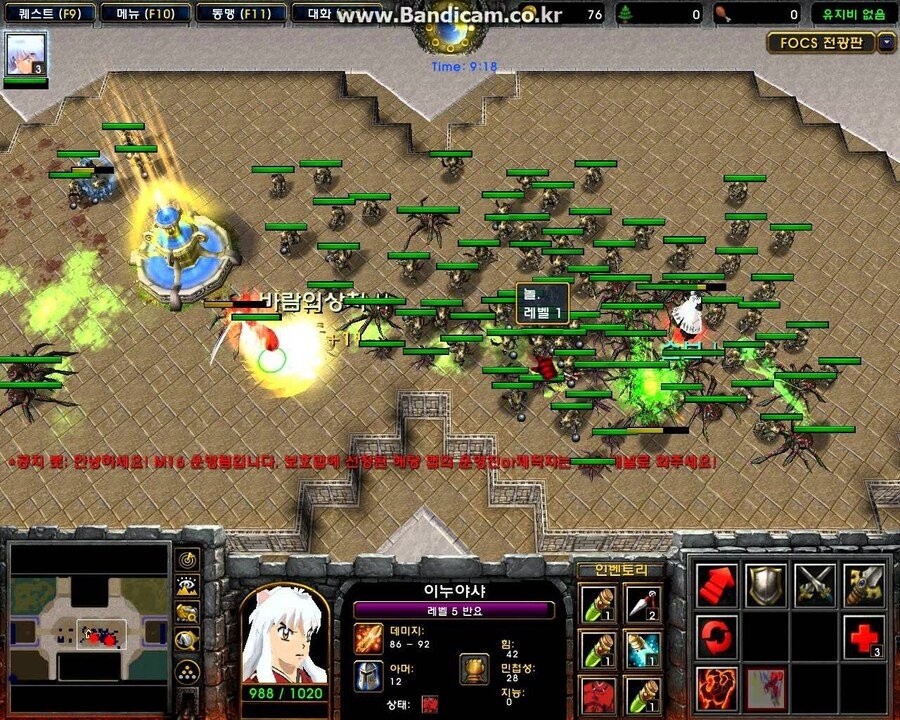
Task: Open the Allies (F11) menu
Action: click(234, 14)
